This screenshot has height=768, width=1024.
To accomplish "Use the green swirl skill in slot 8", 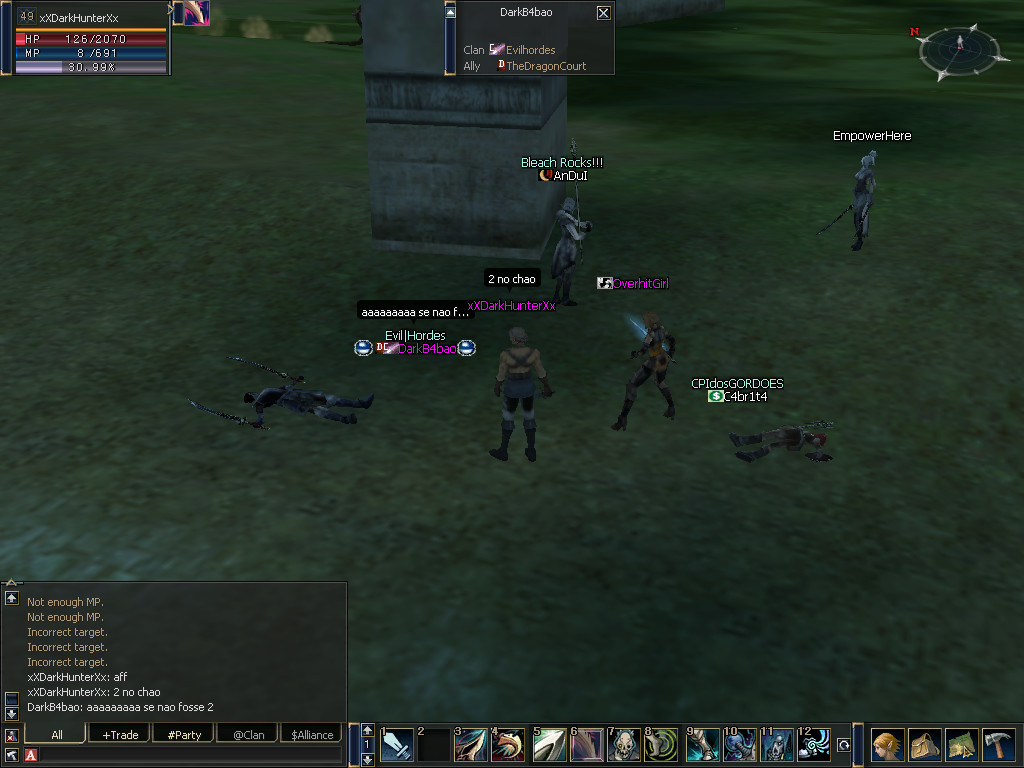I will [x=663, y=745].
